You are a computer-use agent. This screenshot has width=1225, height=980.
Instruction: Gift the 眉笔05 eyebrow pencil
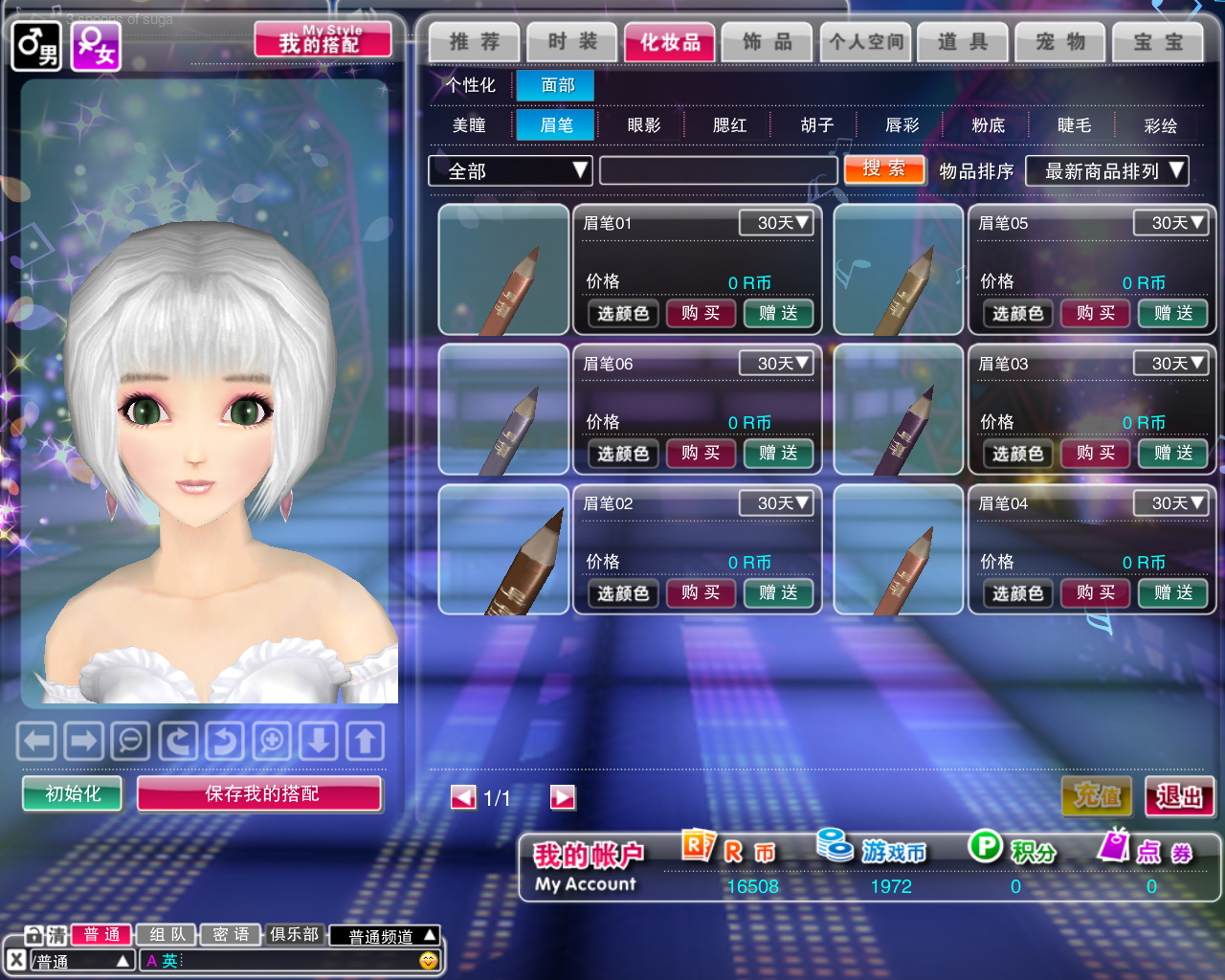point(1172,313)
